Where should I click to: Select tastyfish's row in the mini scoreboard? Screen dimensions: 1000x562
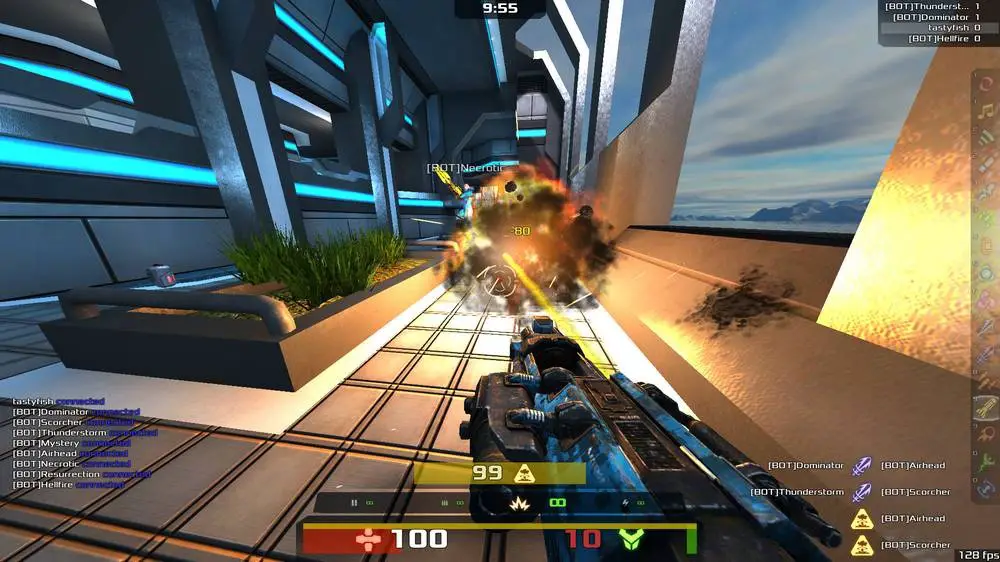(932, 28)
